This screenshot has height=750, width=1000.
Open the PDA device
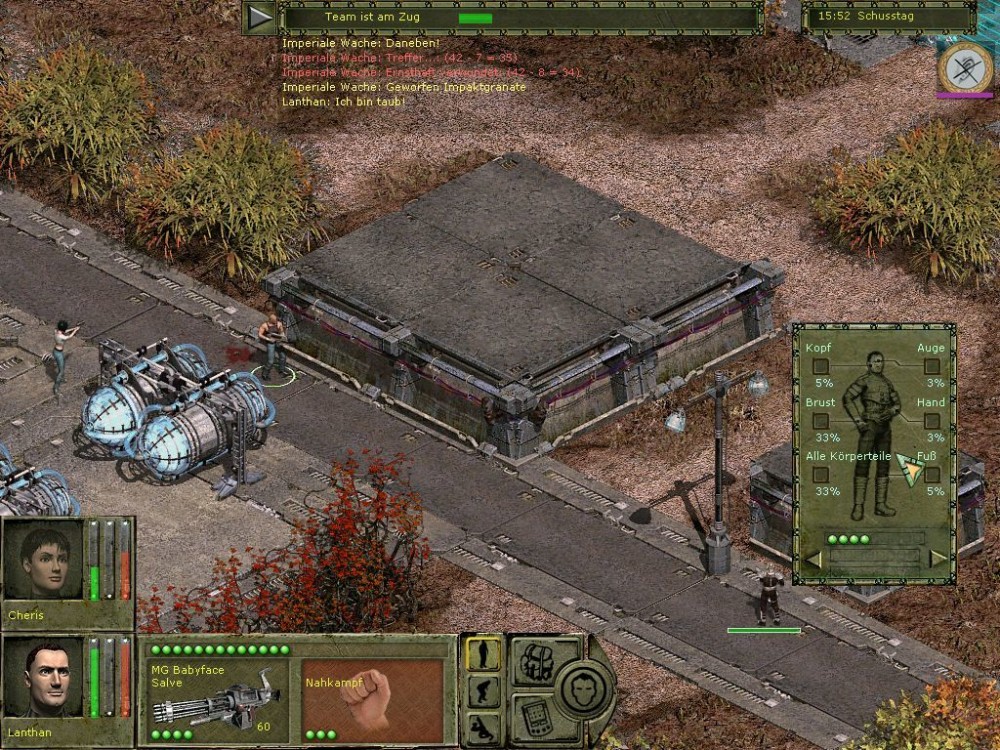pos(535,716)
